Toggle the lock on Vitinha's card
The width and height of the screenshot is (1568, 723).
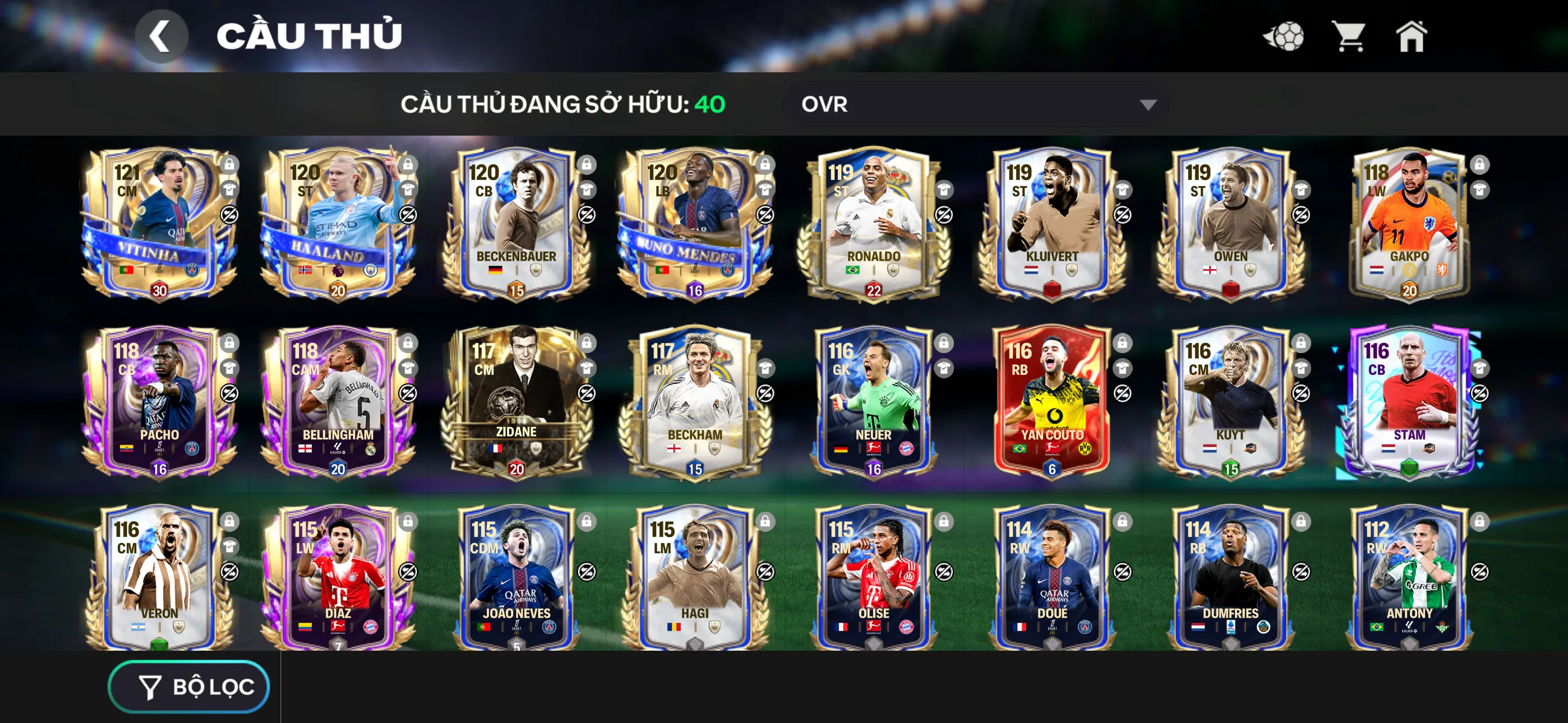coord(230,164)
